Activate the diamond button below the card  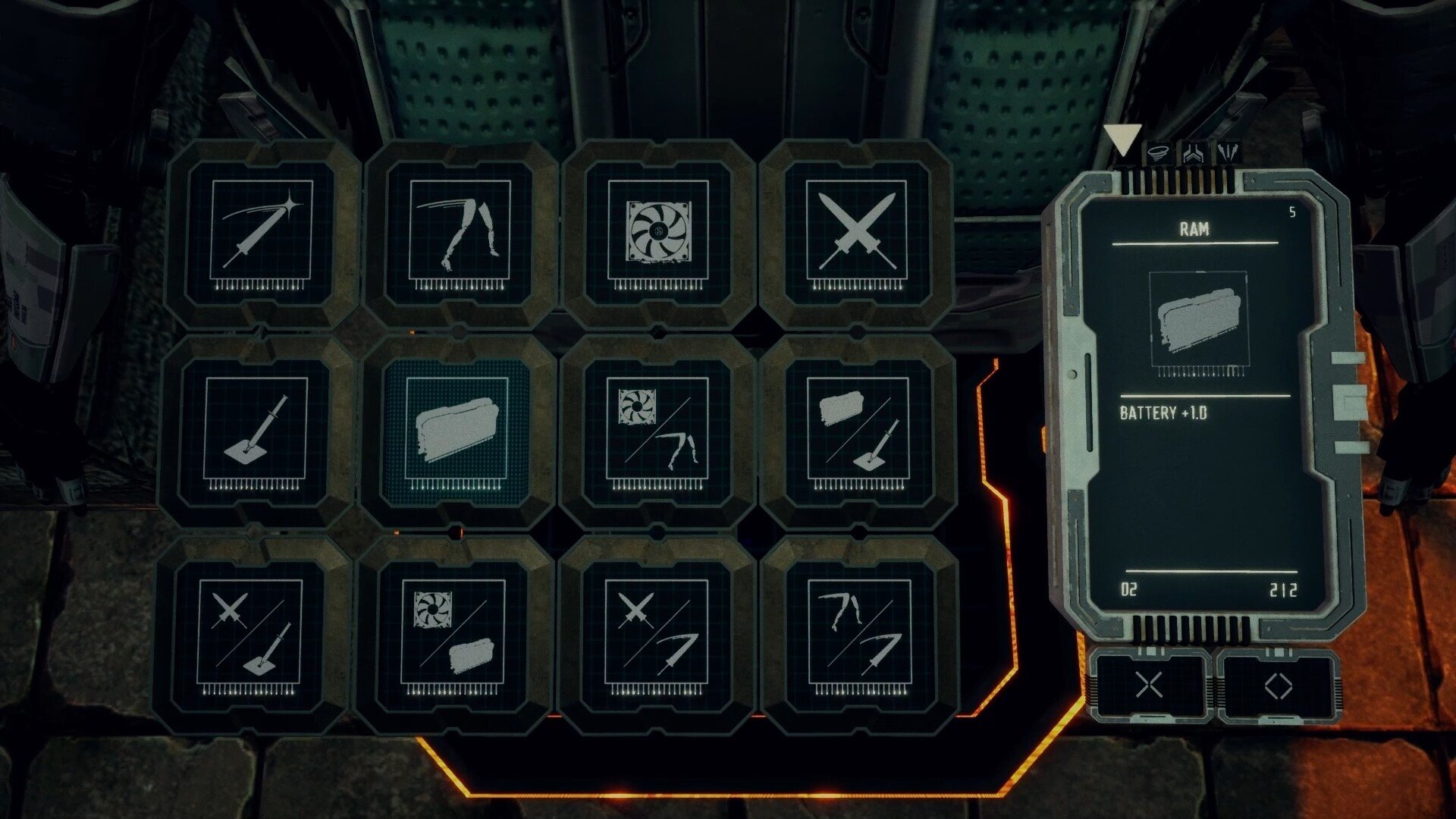(x=1279, y=686)
